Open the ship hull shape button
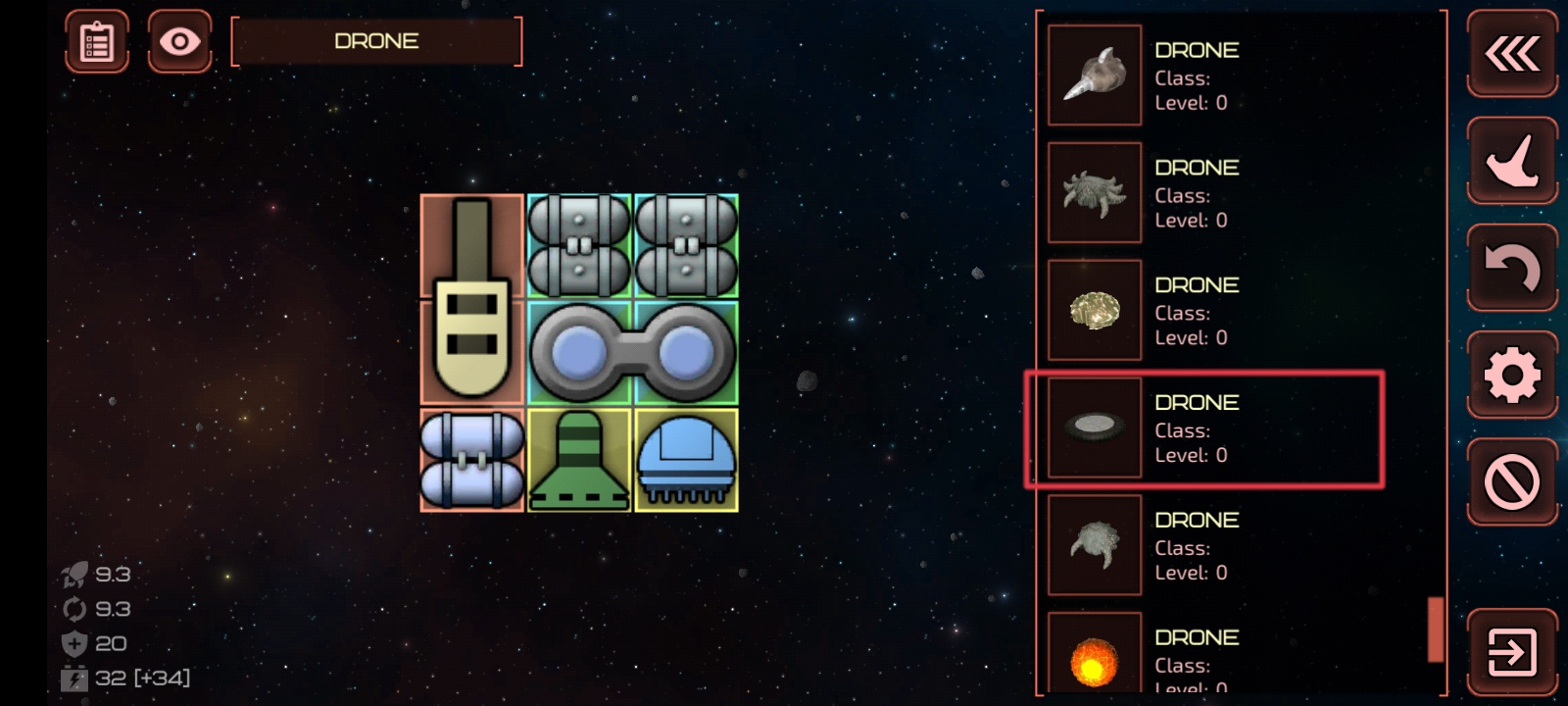Screen dimensions: 1568x706 [x=1511, y=161]
